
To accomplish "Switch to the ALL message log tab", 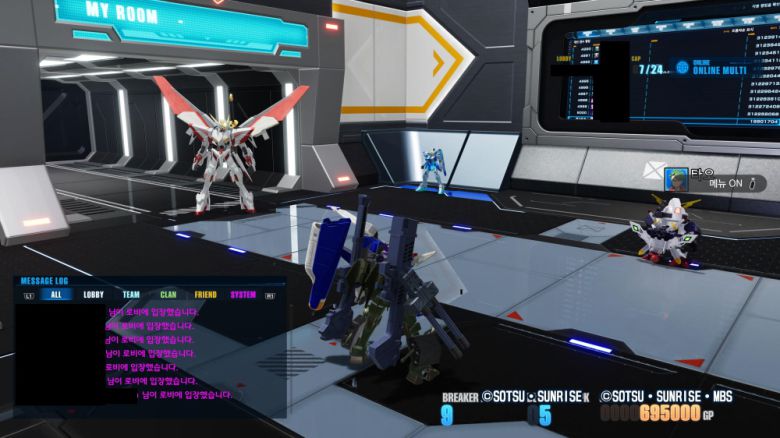I will pos(56,295).
